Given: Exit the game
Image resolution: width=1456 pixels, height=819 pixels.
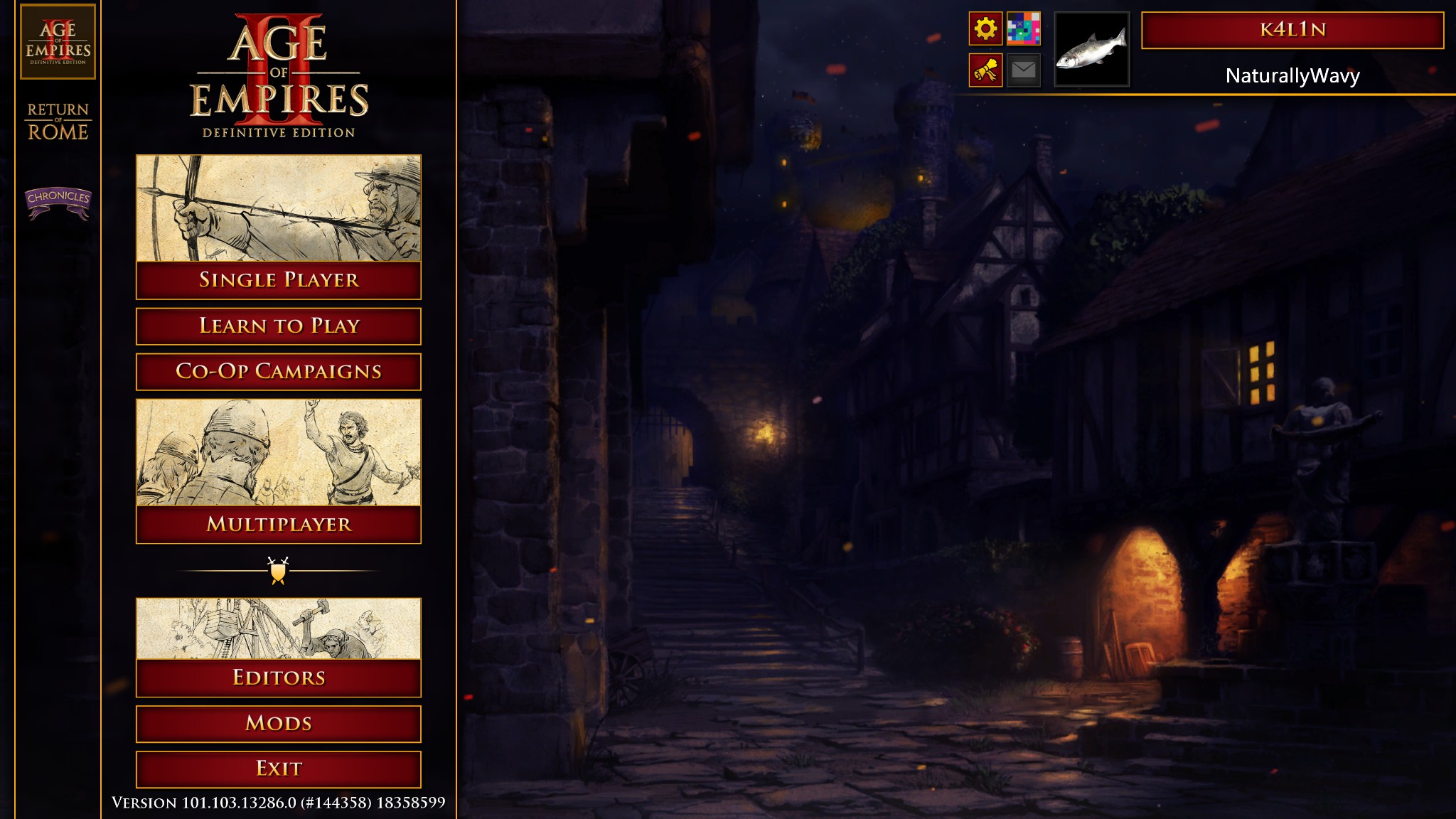Looking at the screenshot, I should (279, 769).
